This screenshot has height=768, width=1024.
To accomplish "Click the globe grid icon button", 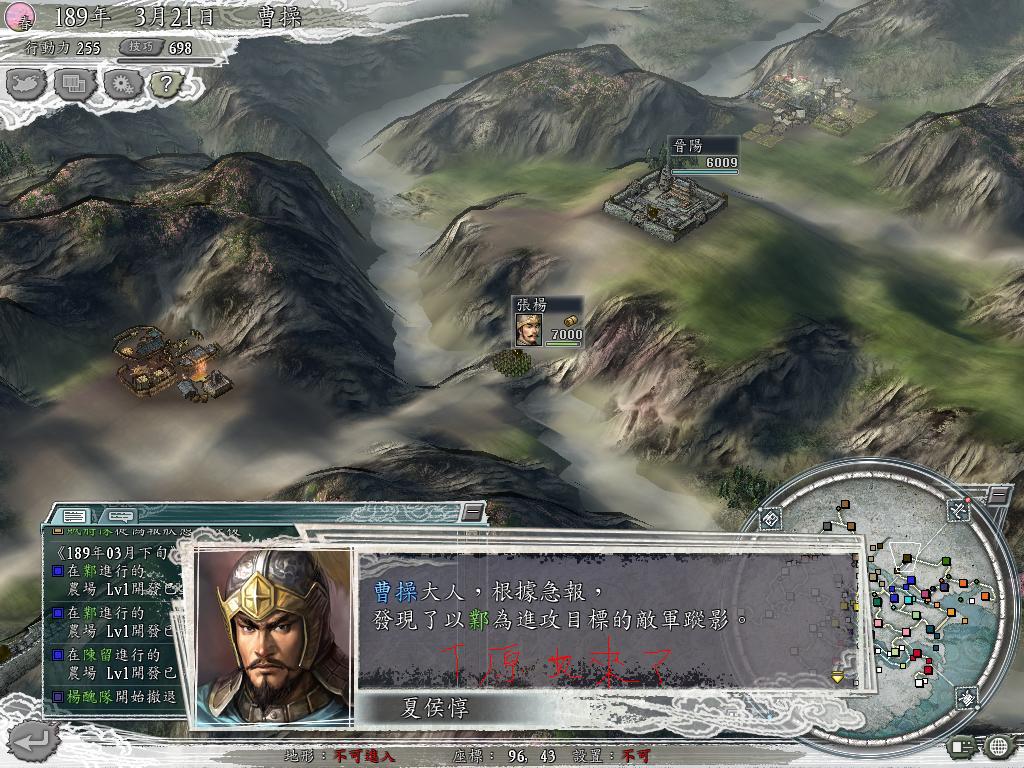I will (998, 745).
